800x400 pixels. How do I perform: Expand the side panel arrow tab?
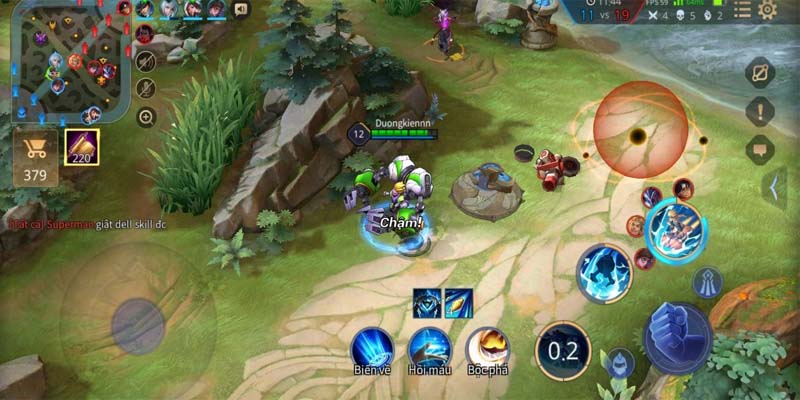pyautogui.click(x=773, y=187)
